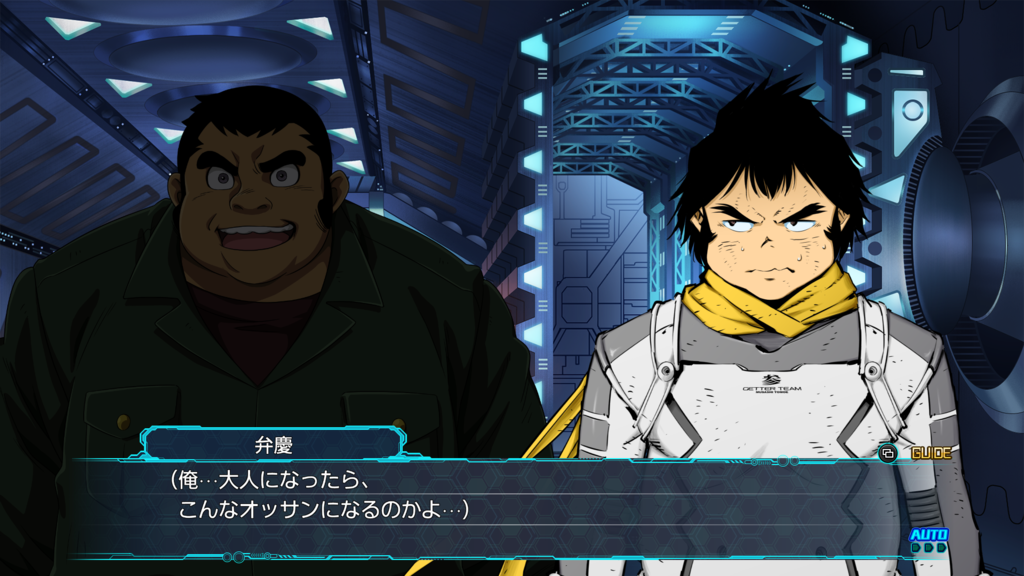This screenshot has width=1024, height=576.
Task: Open the GUIDE label above the dialogue
Action: pyautogui.click(x=930, y=453)
